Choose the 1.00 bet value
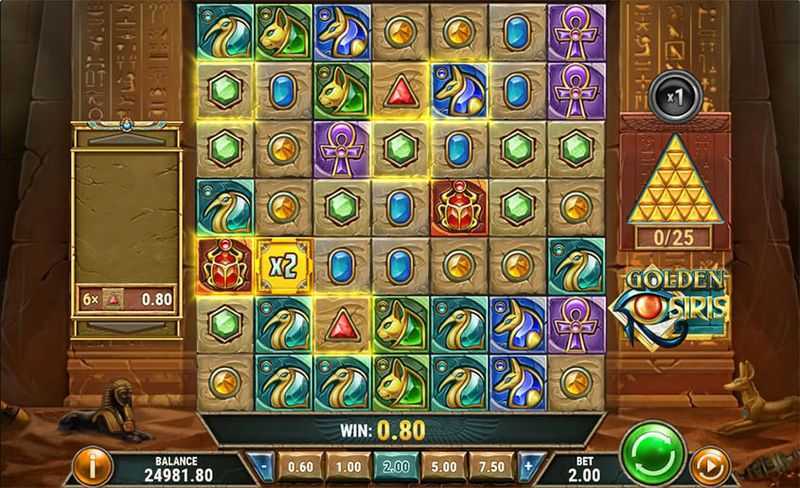Image resolution: width=800 pixels, height=488 pixels. pos(348,466)
